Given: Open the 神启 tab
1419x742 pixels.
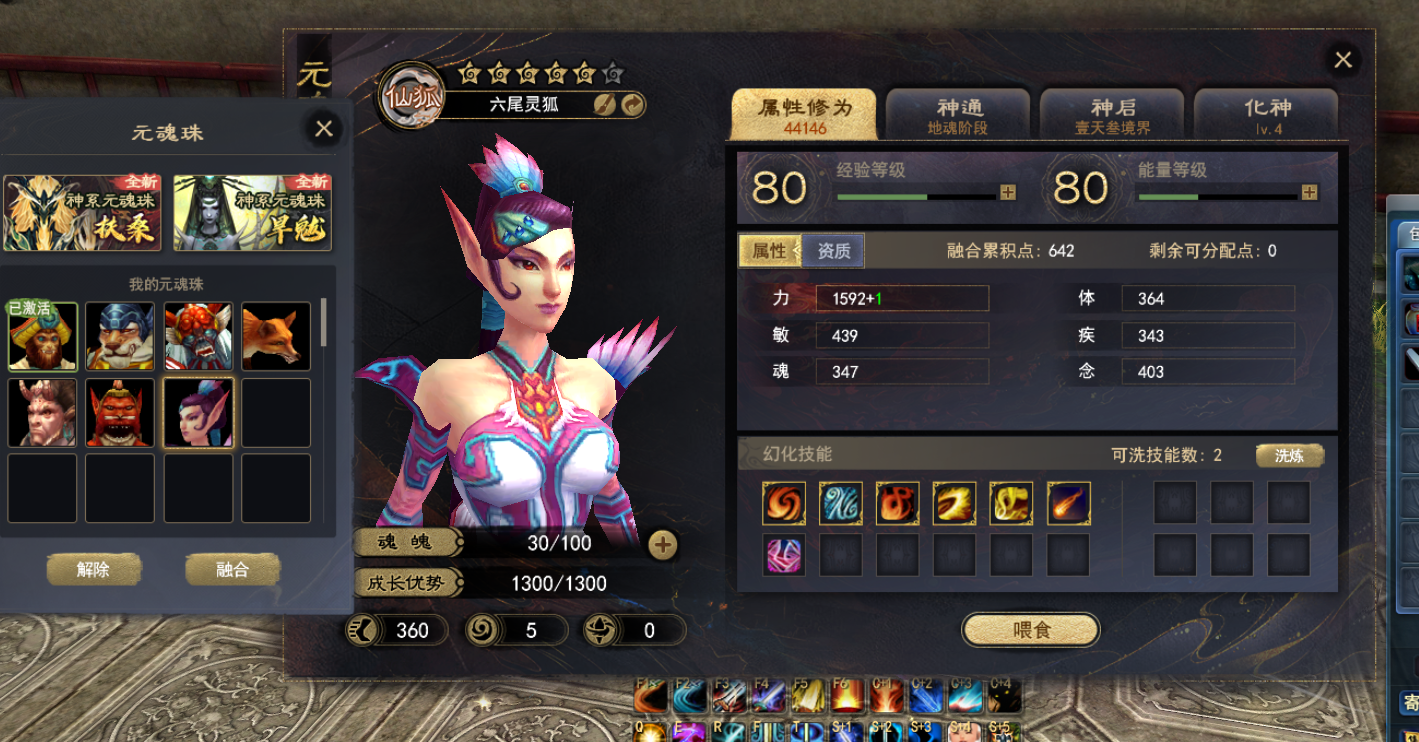Looking at the screenshot, I should [1112, 115].
